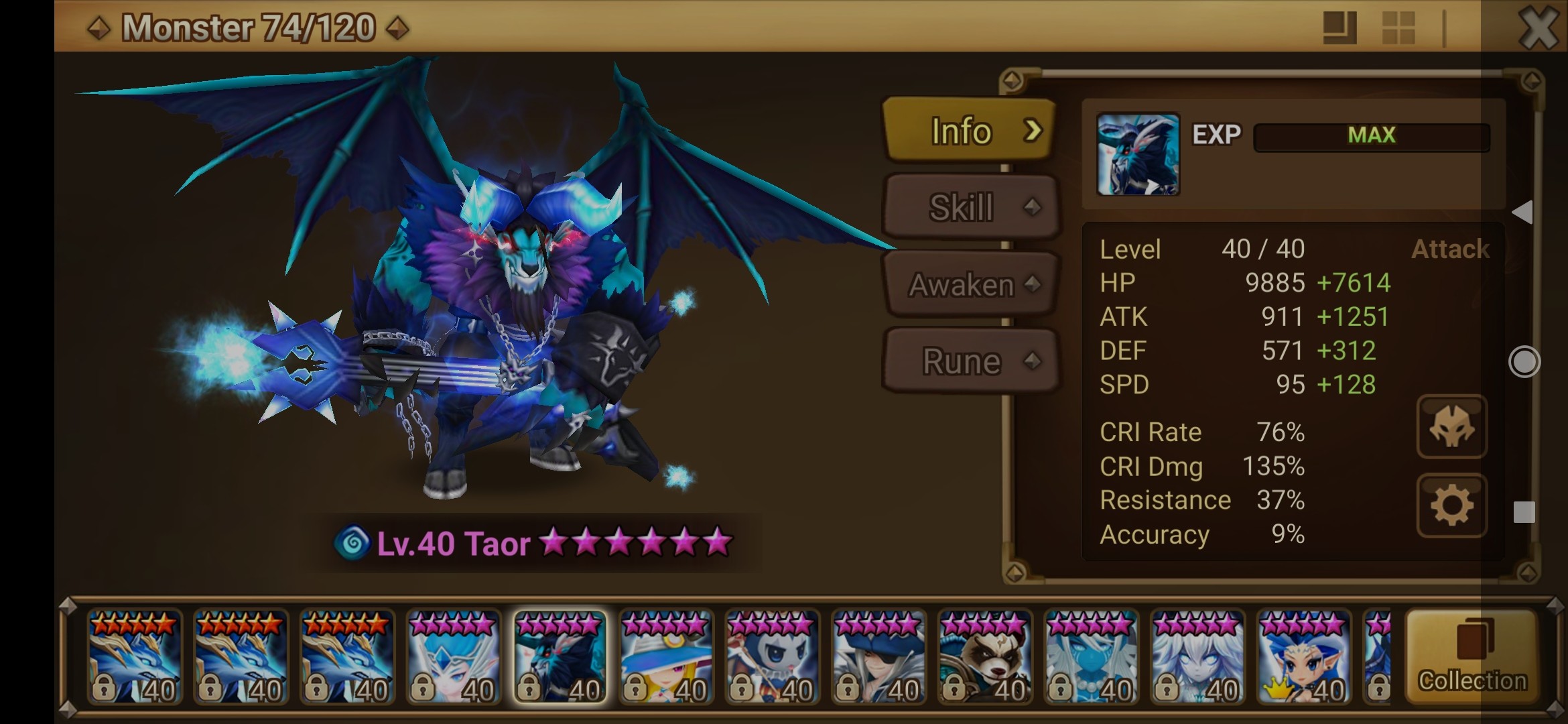Open the monster Collection

point(1472,657)
